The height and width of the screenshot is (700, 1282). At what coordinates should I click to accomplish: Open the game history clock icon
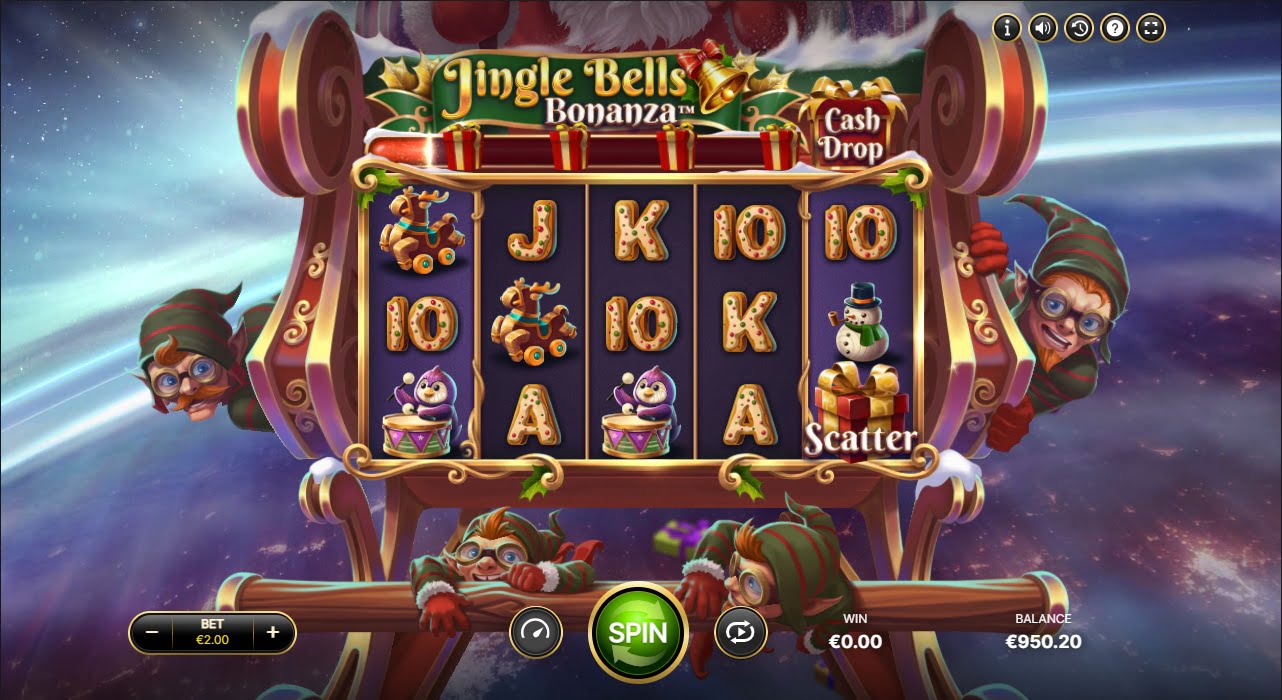[1079, 28]
